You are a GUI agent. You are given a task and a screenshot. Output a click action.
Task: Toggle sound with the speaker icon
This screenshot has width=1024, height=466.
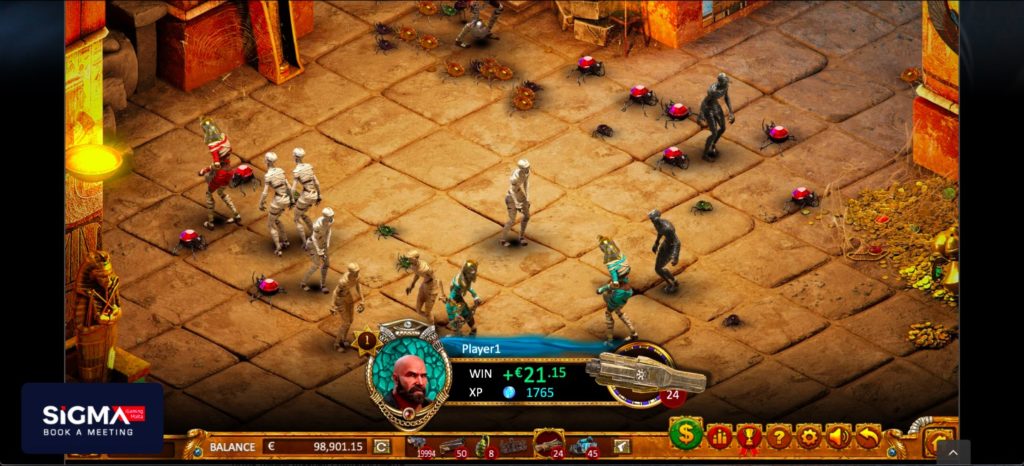tap(838, 436)
